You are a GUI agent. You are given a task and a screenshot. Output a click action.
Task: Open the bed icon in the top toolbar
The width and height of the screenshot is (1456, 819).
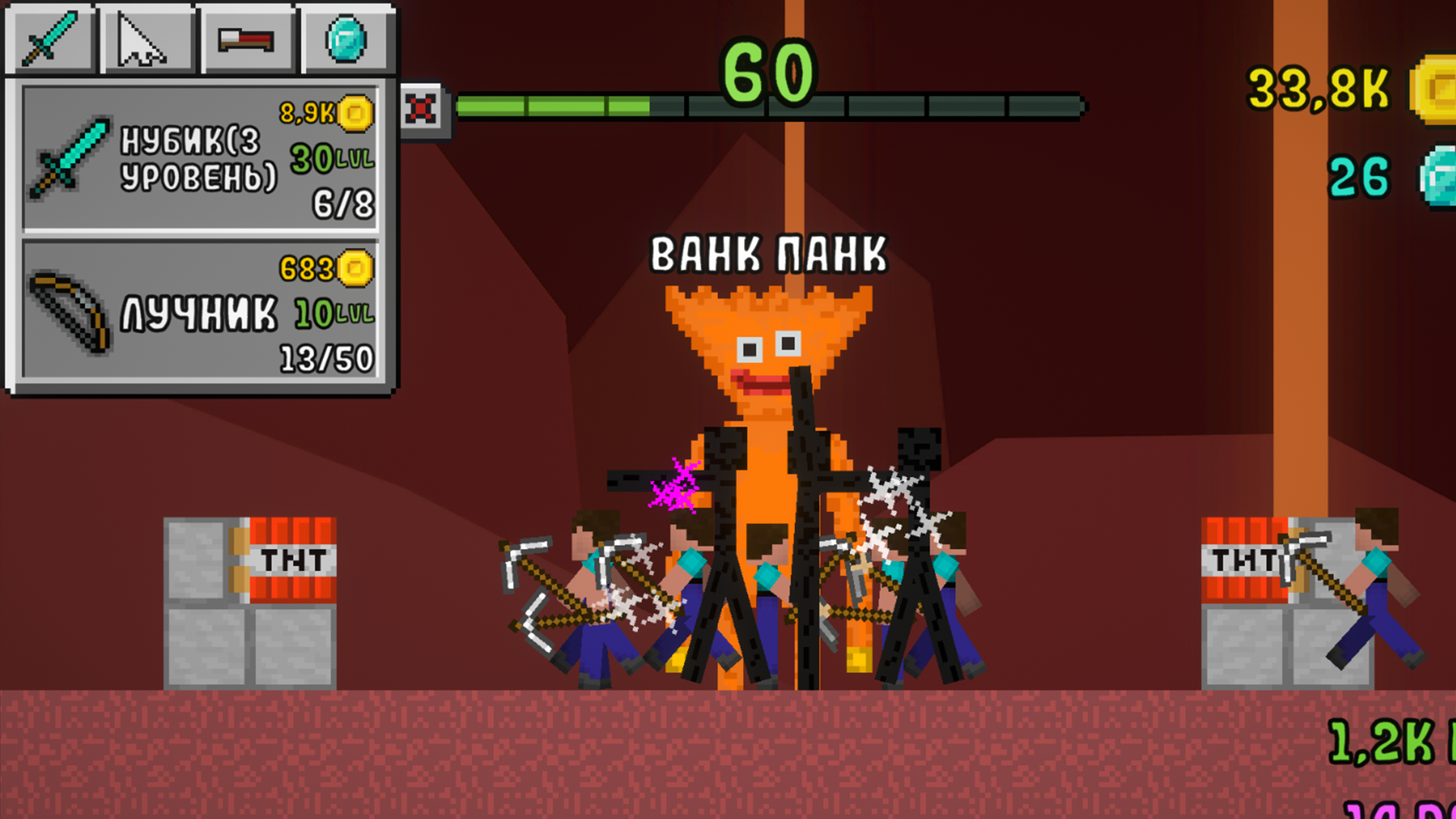click(245, 38)
